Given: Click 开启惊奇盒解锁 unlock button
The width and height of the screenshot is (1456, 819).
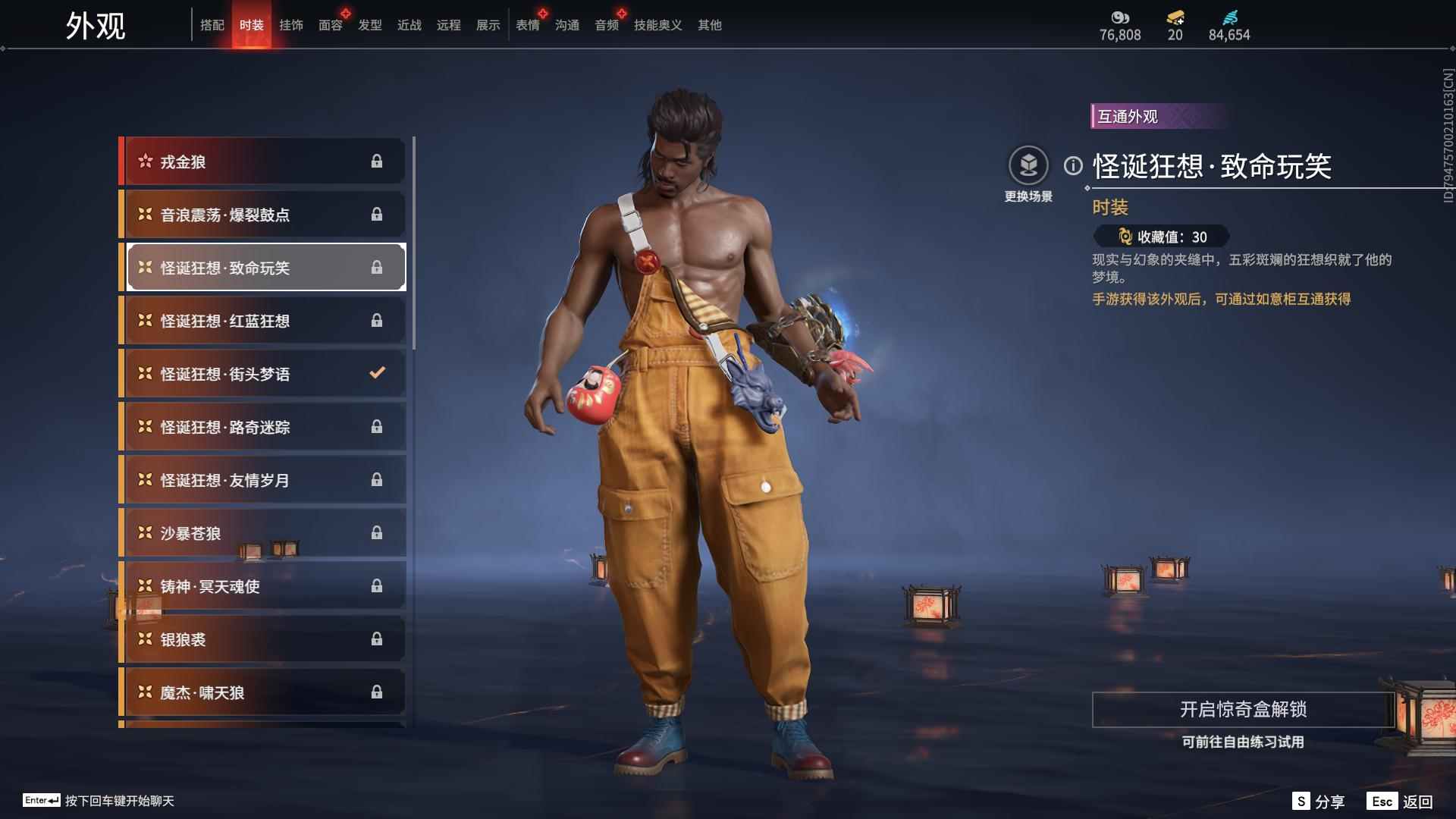Looking at the screenshot, I should [1242, 710].
